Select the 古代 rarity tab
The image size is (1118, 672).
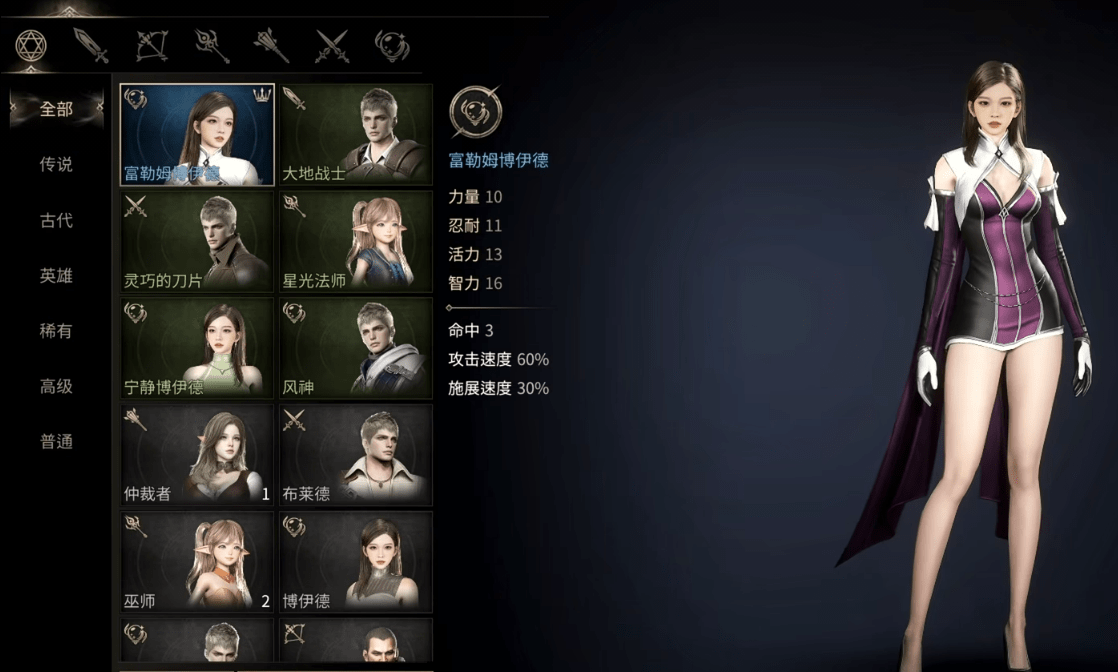[x=56, y=220]
